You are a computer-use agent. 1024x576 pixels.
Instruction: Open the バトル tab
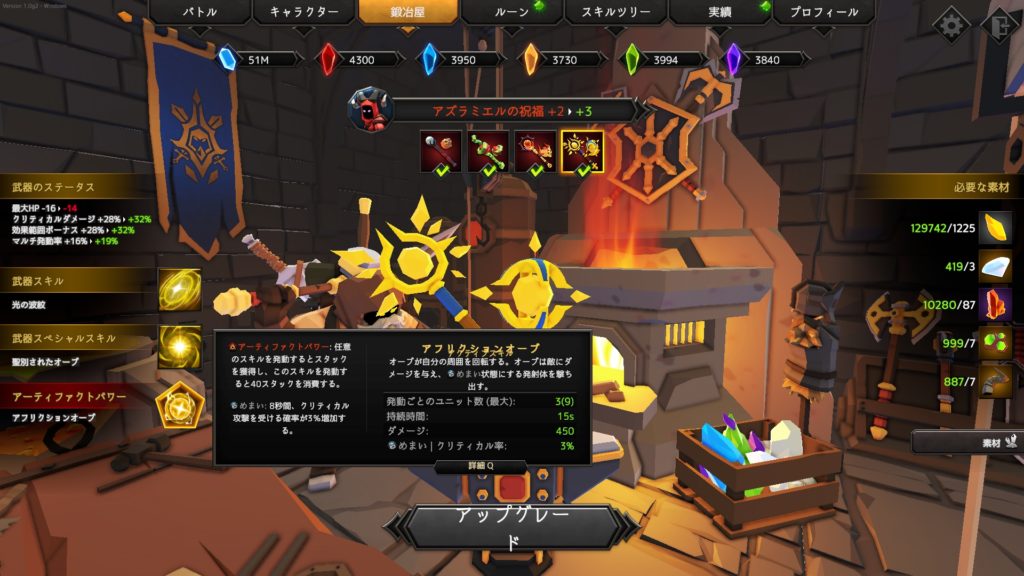tap(199, 13)
